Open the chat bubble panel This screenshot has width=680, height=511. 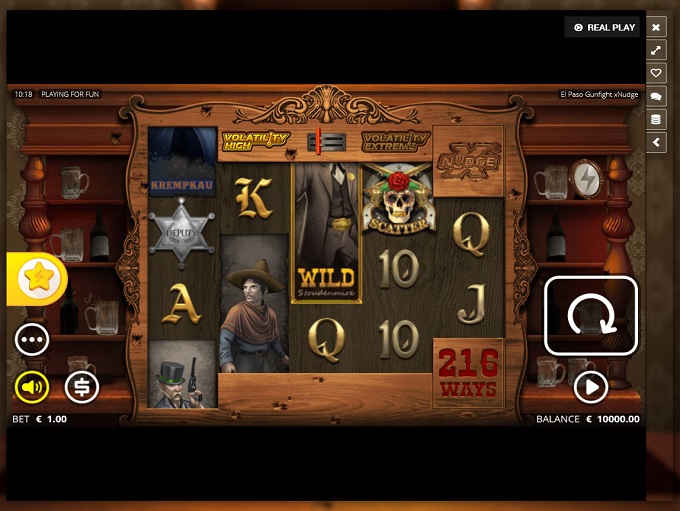pyautogui.click(x=656, y=96)
